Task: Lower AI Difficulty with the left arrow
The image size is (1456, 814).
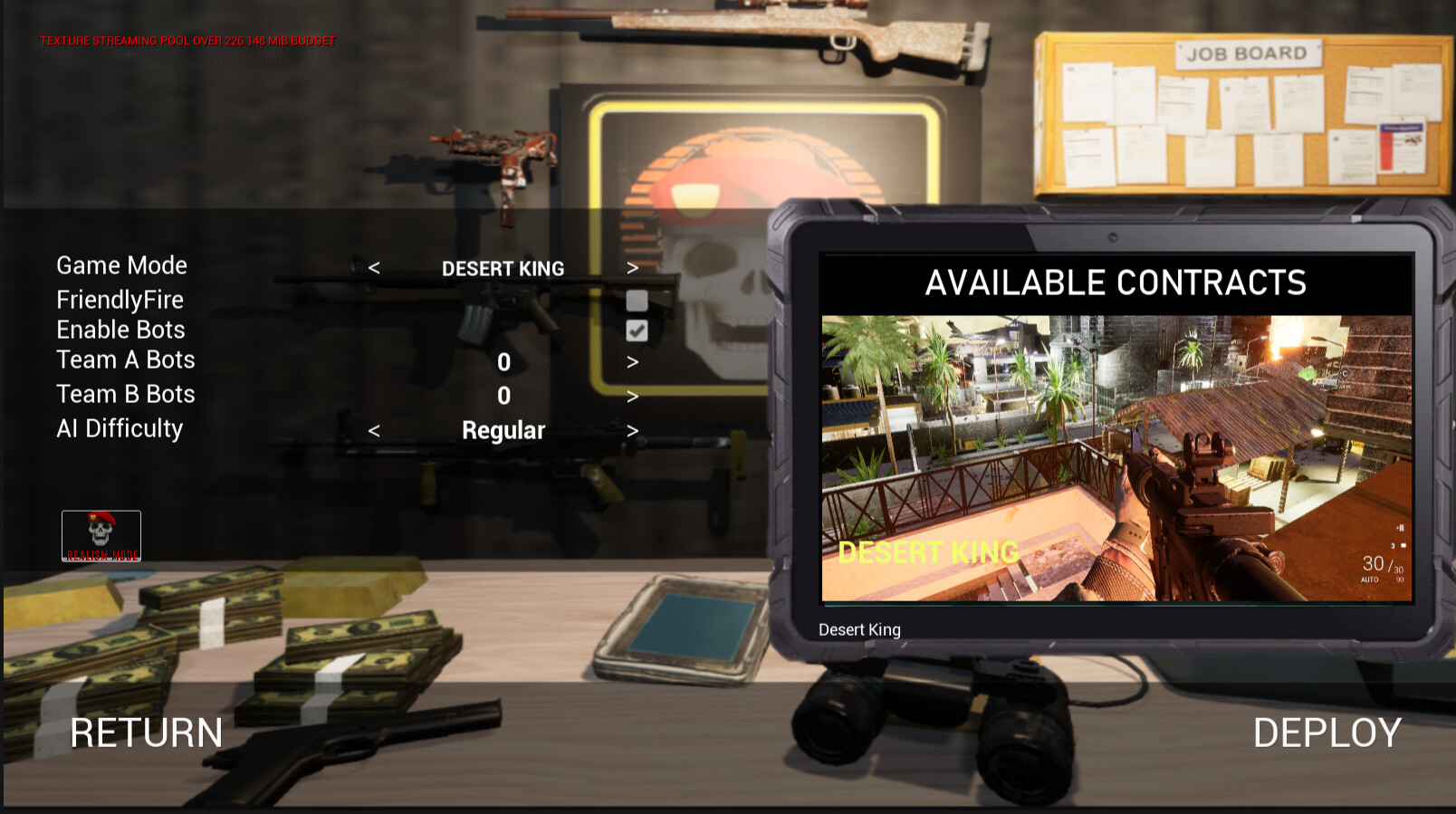Action: [372, 429]
